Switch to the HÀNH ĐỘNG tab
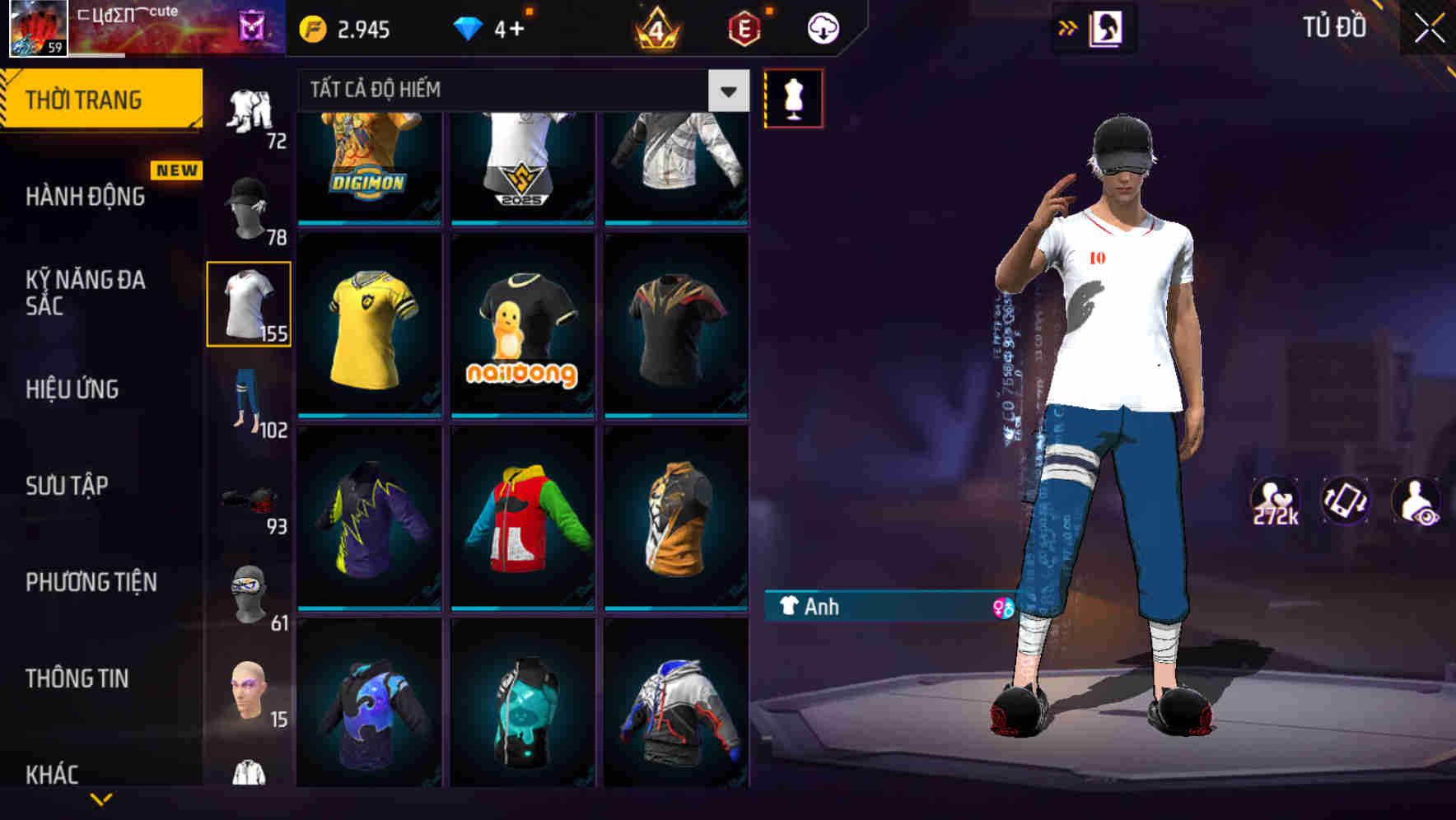Image resolution: width=1456 pixels, height=820 pixels. 86,198
